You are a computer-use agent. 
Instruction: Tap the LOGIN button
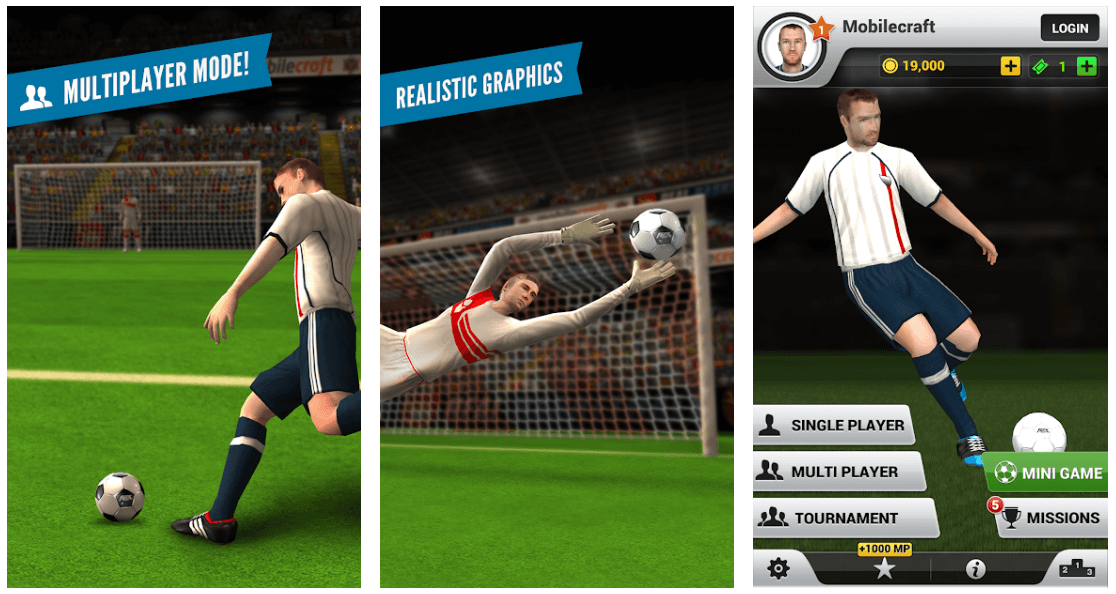point(1068,28)
